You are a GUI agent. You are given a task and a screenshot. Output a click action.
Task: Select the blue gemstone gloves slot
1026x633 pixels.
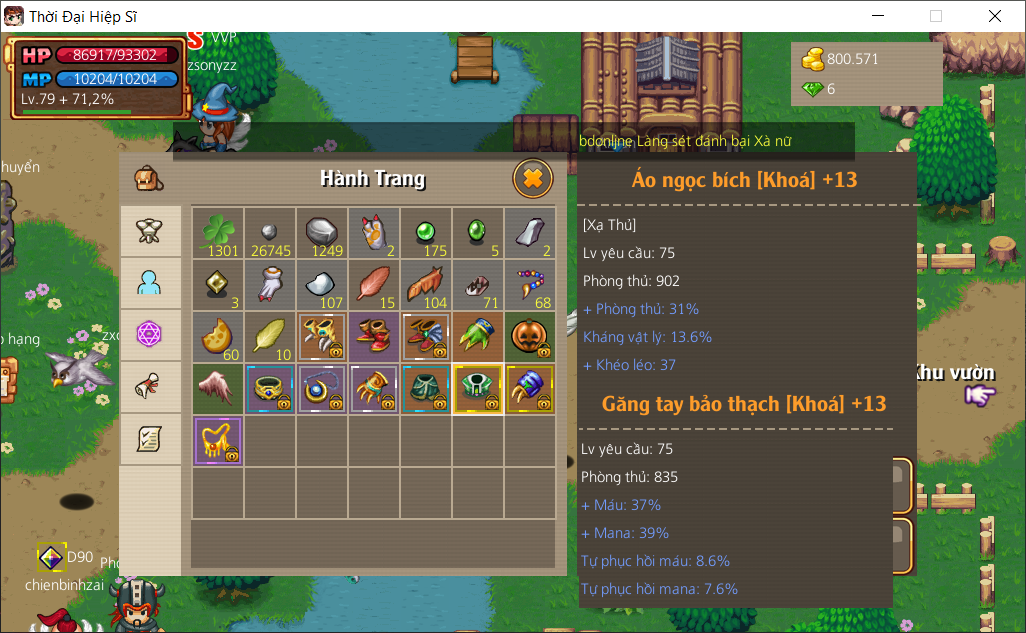(x=529, y=388)
